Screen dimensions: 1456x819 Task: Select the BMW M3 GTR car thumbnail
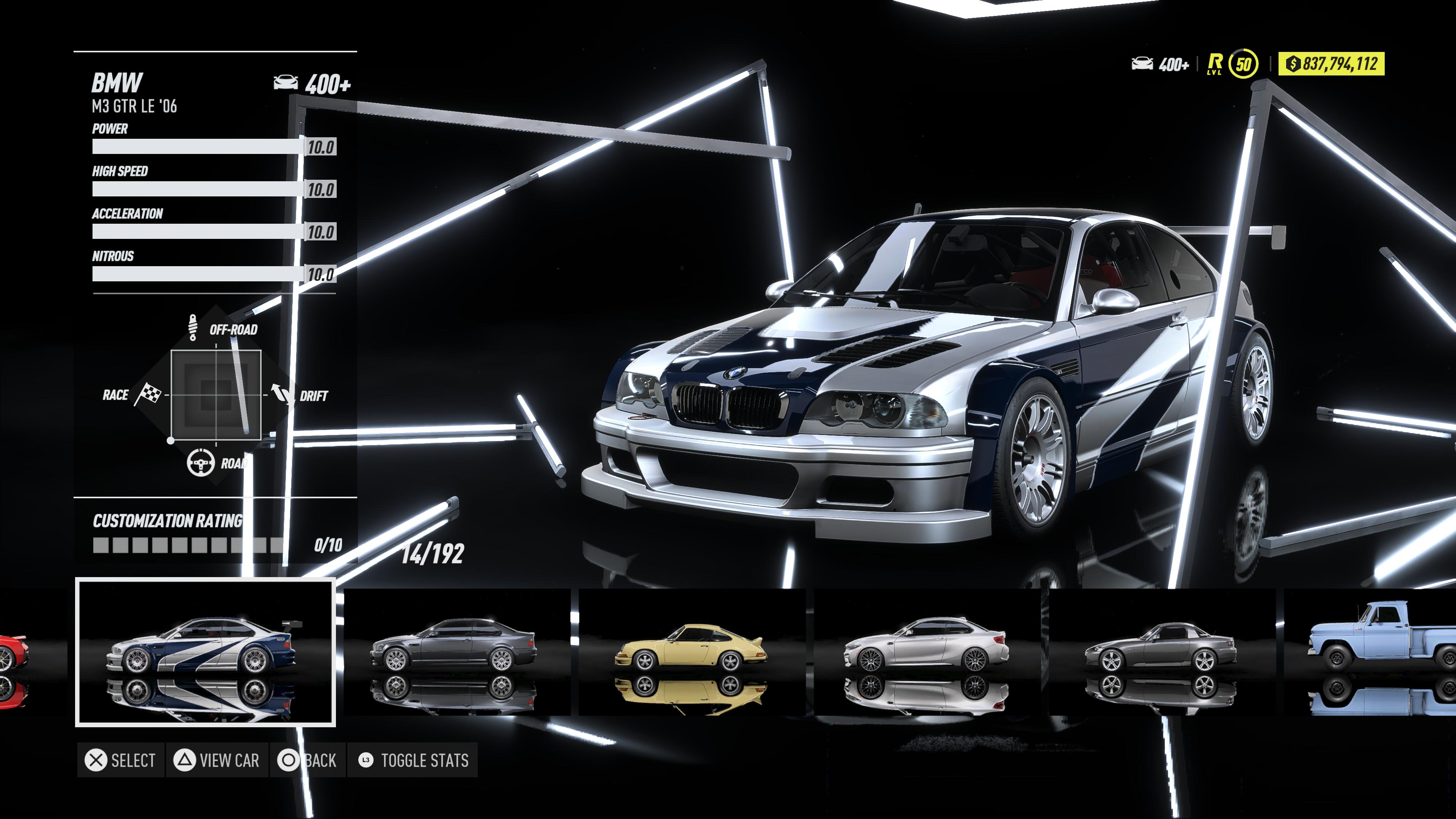point(205,652)
